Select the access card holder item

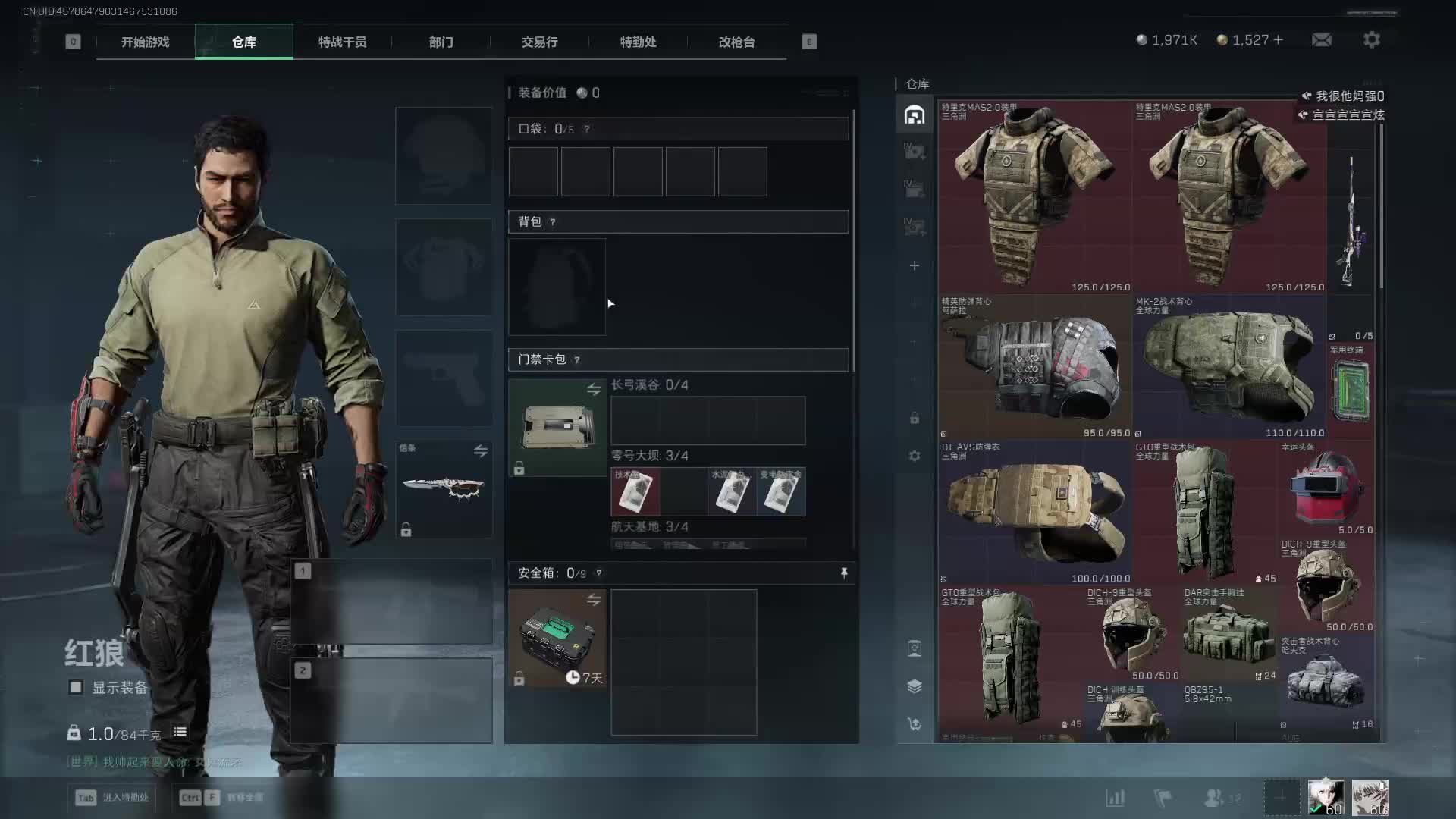[557, 428]
